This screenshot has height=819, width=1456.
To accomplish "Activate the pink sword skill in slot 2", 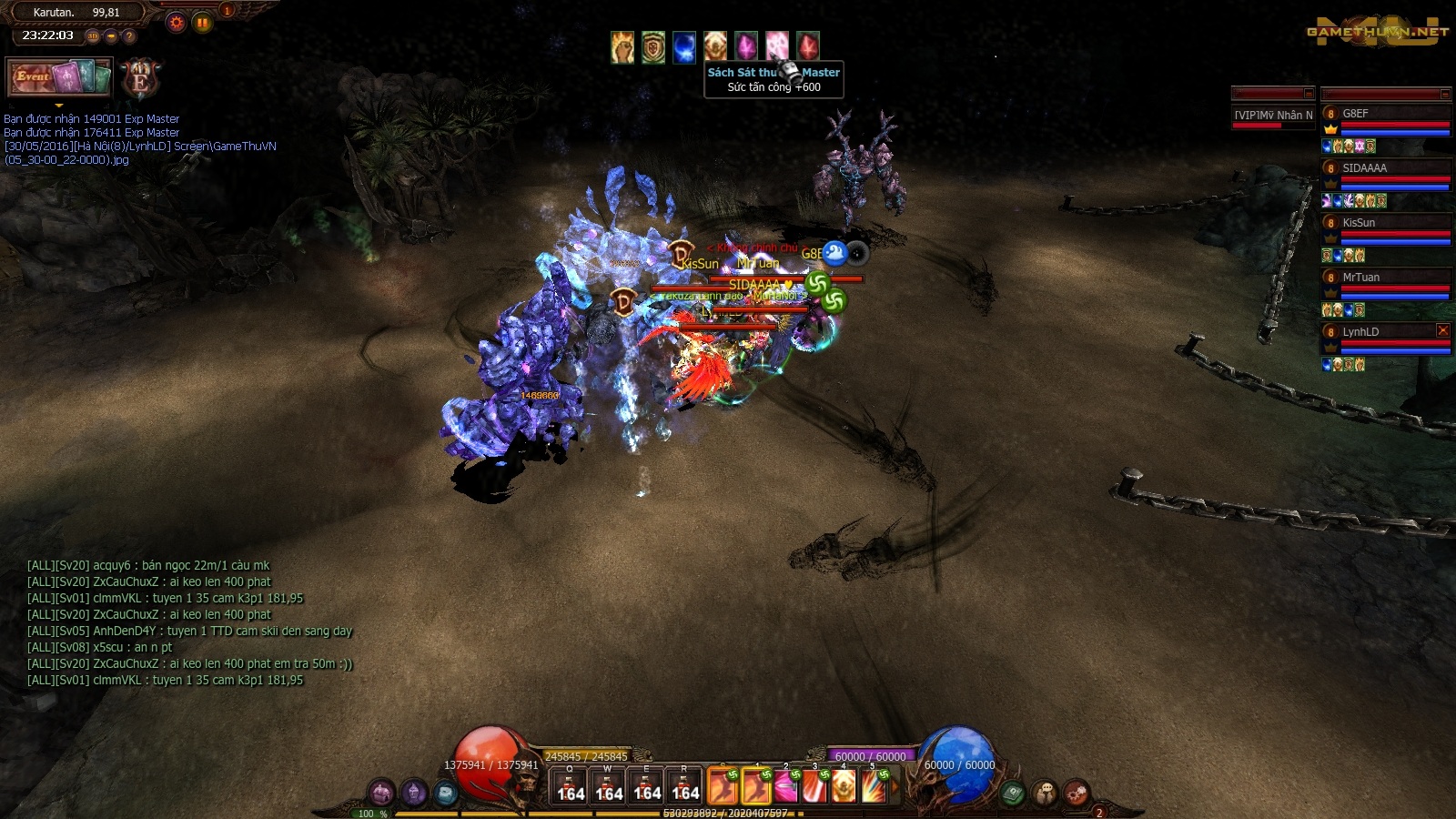I will (785, 787).
